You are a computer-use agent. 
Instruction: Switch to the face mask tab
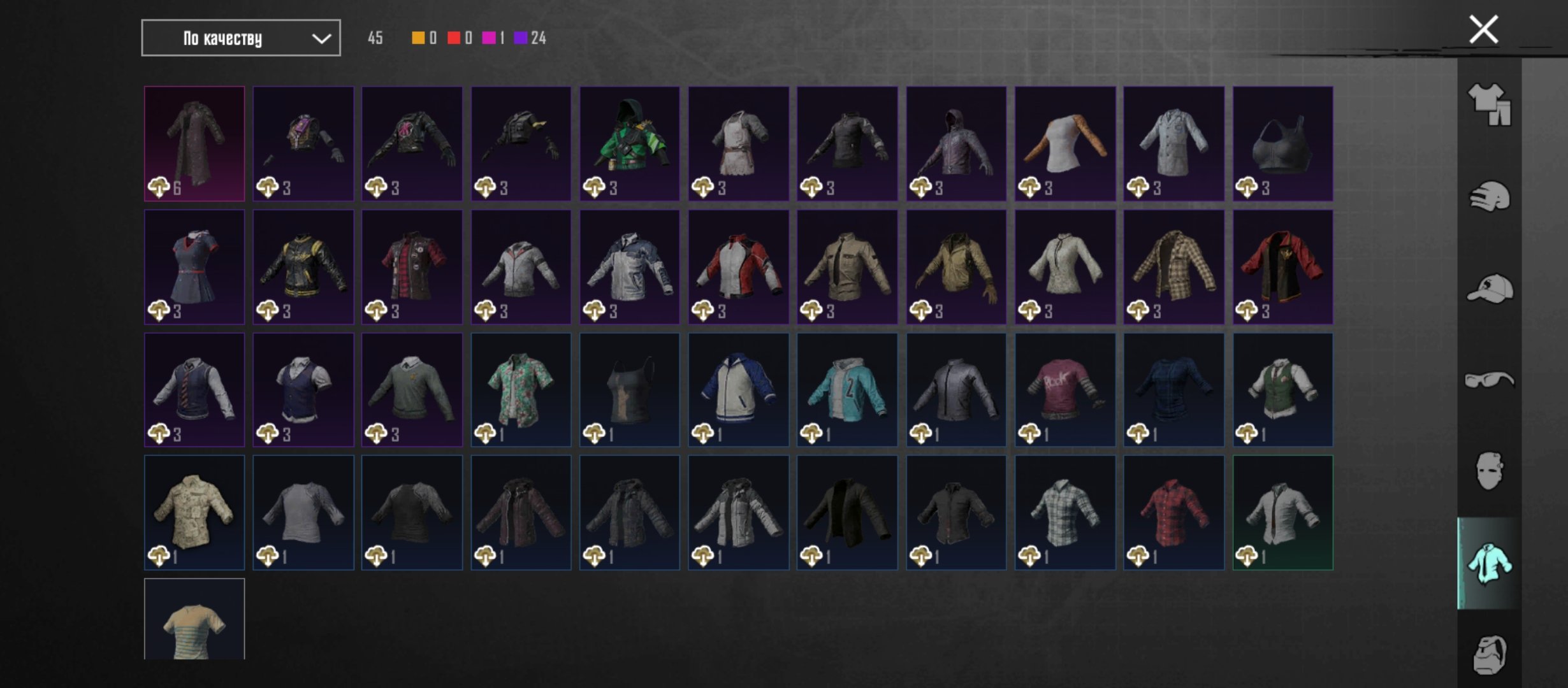[1489, 471]
